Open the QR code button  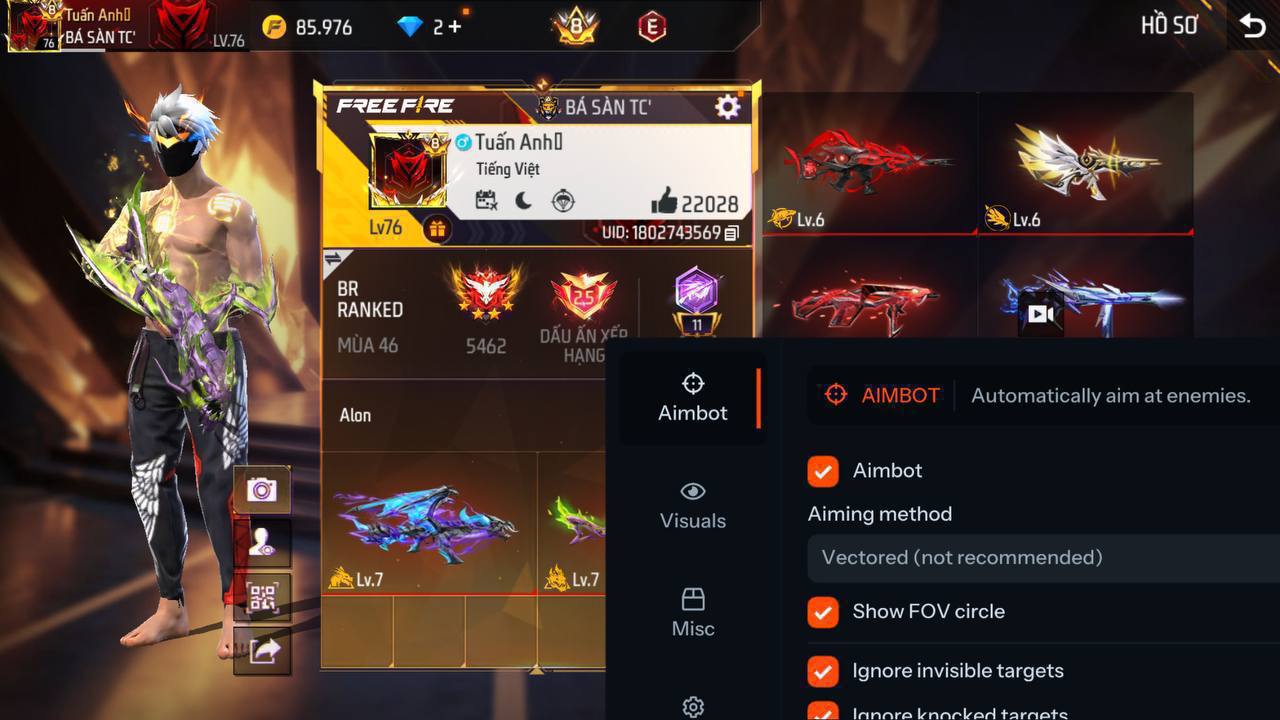(x=262, y=598)
